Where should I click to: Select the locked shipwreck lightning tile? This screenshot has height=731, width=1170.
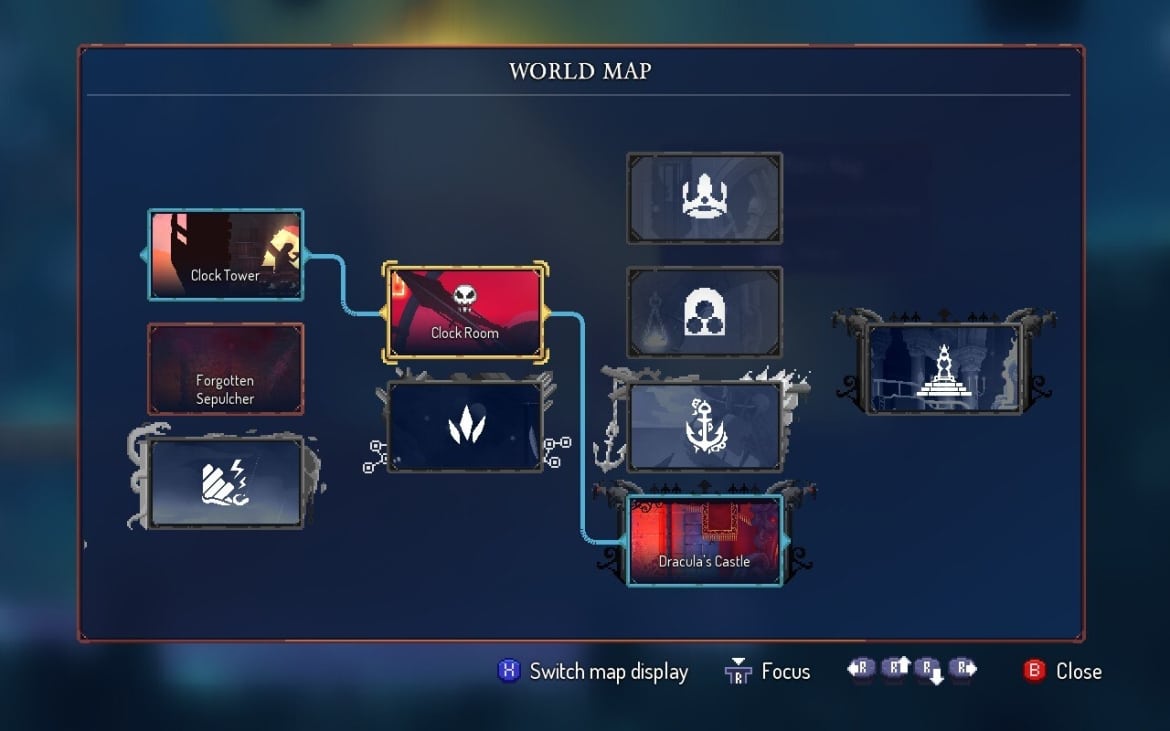click(225, 482)
